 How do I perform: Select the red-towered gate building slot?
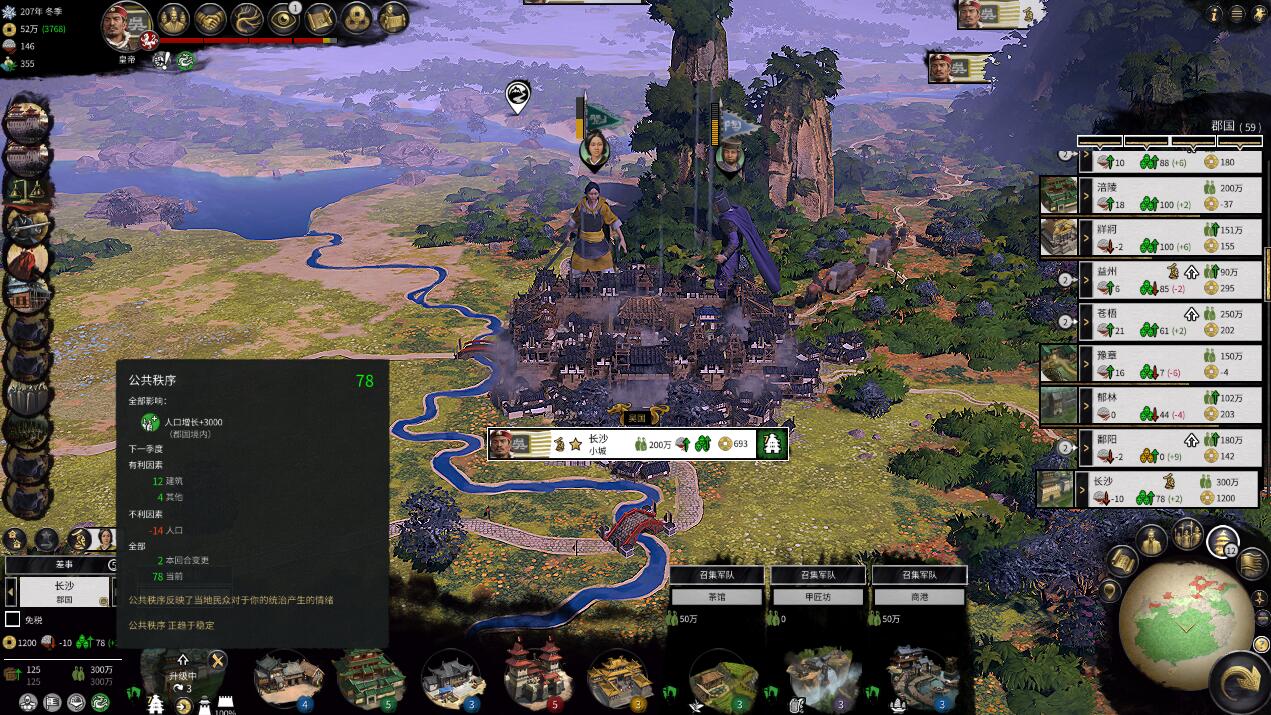tap(537, 676)
